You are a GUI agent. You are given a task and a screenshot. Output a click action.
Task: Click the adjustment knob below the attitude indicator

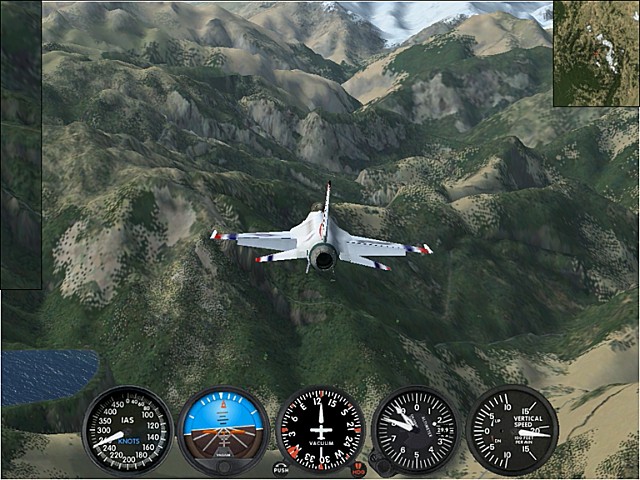[x=223, y=465]
